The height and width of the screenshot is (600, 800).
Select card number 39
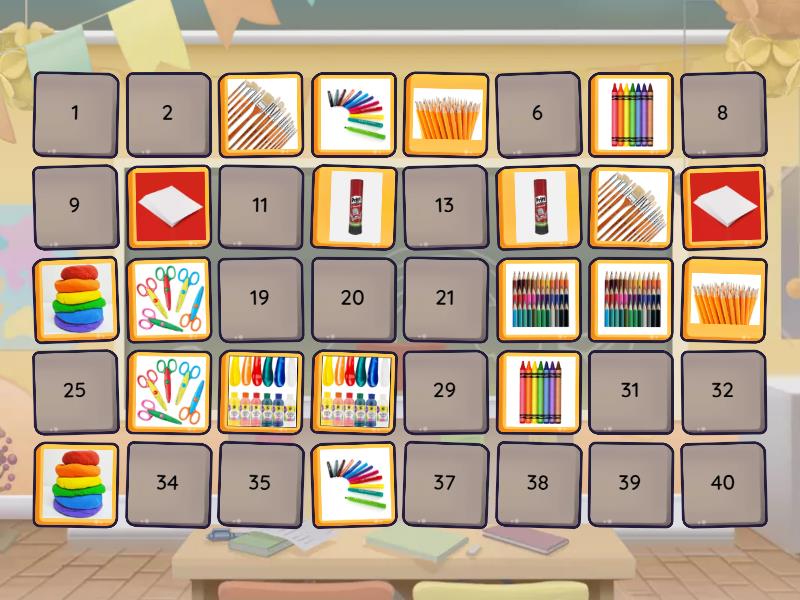pyautogui.click(x=630, y=483)
